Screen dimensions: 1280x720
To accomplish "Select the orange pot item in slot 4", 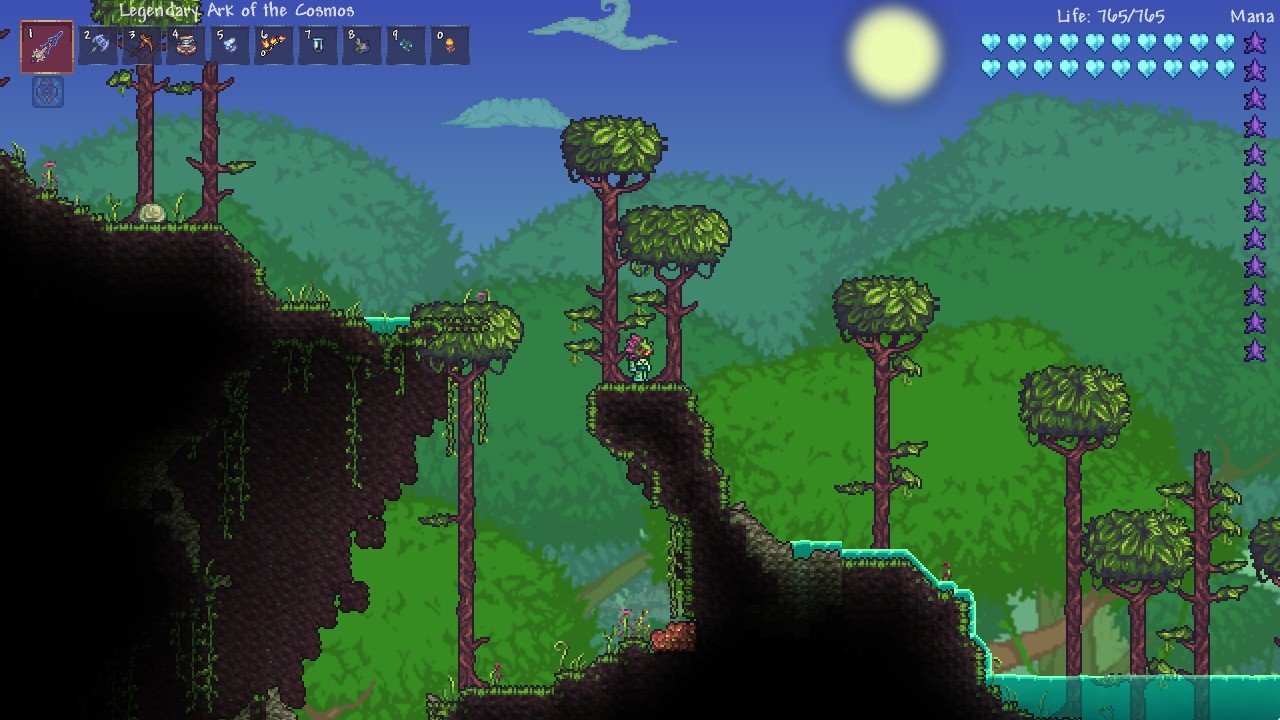I will [x=186, y=46].
